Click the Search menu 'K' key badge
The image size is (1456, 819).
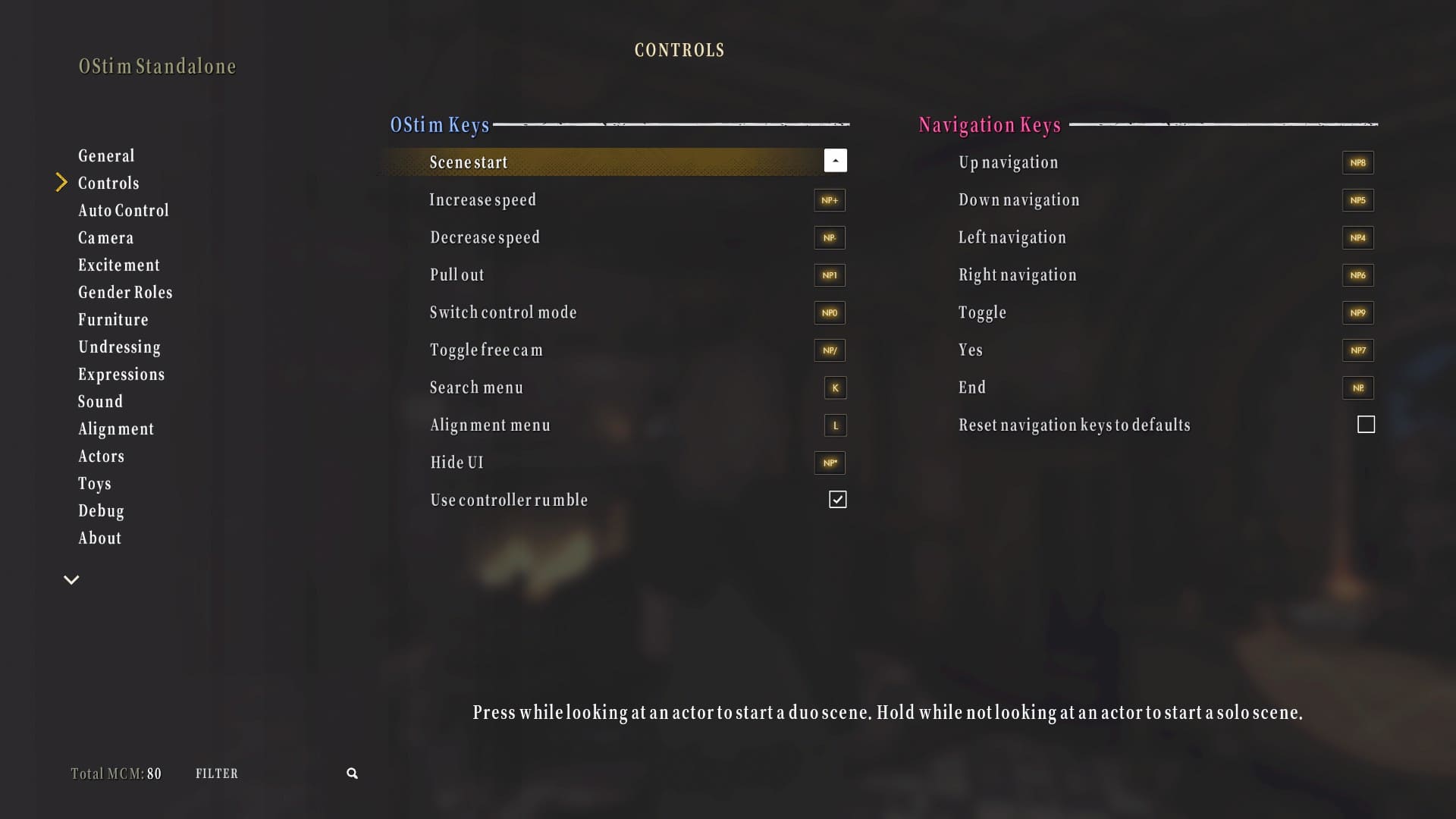[x=834, y=388]
